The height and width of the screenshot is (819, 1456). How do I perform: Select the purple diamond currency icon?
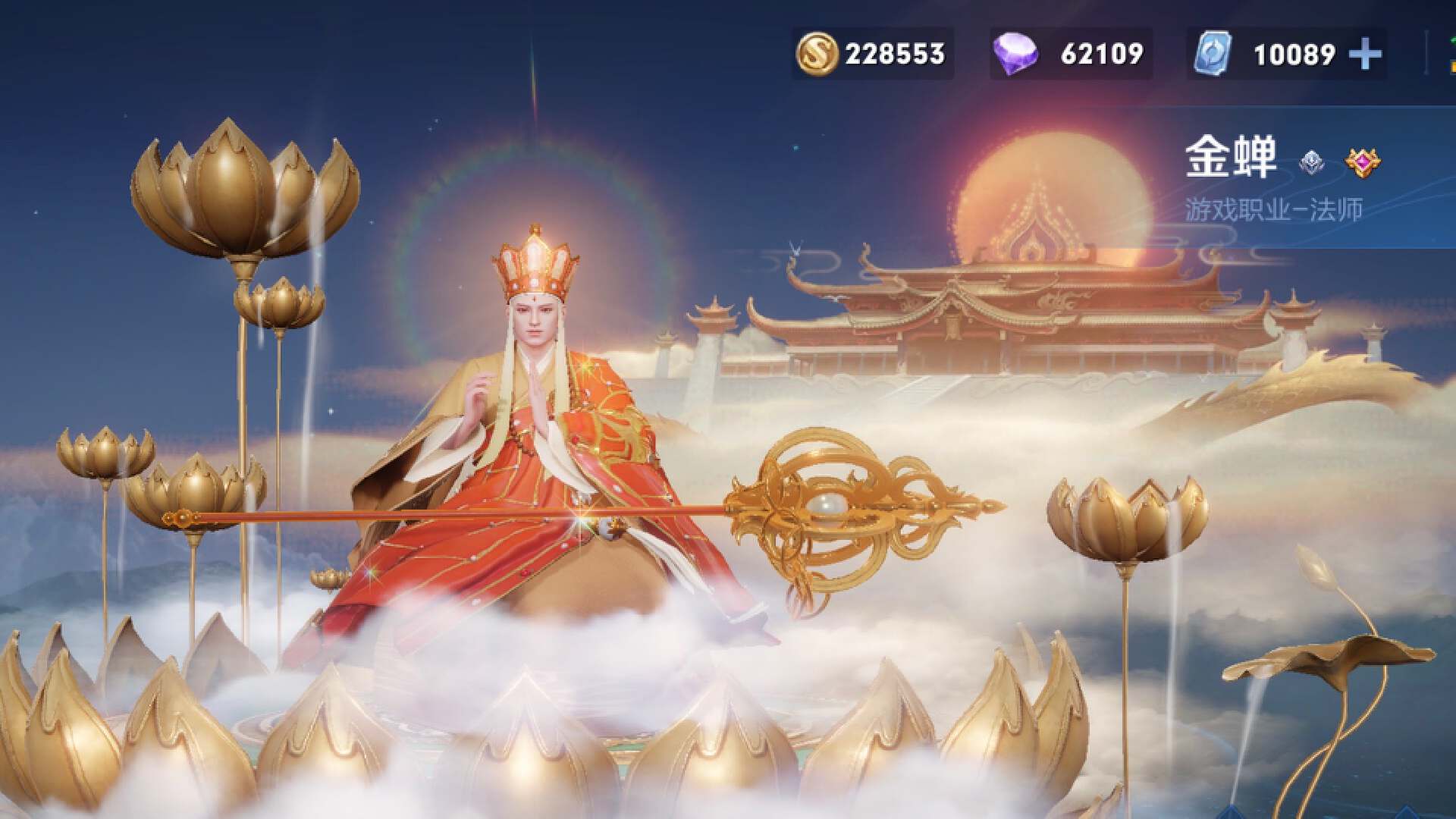coord(1016,55)
